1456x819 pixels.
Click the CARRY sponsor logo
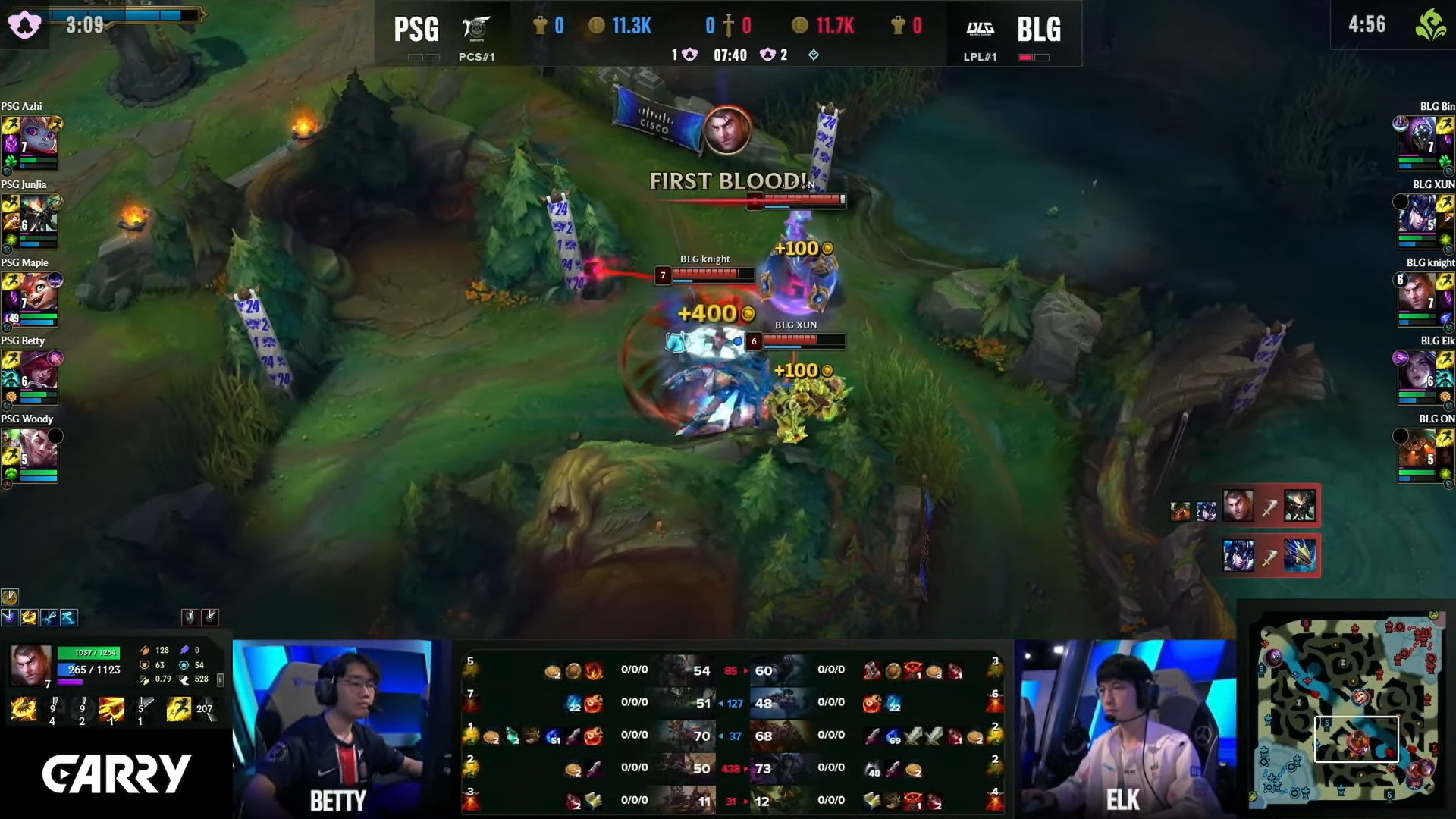coord(115,775)
